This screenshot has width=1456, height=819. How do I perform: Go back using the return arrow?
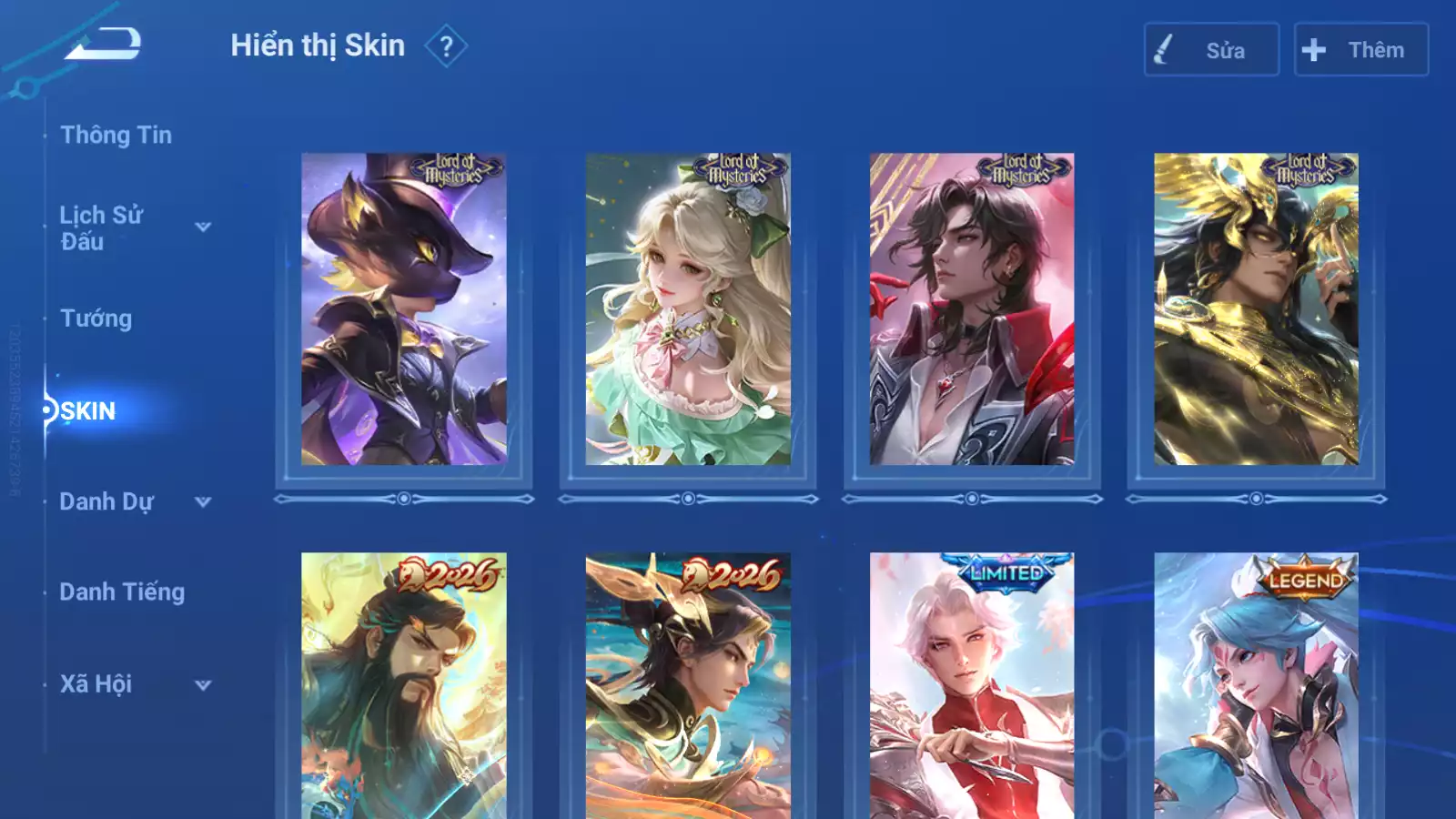click(103, 44)
